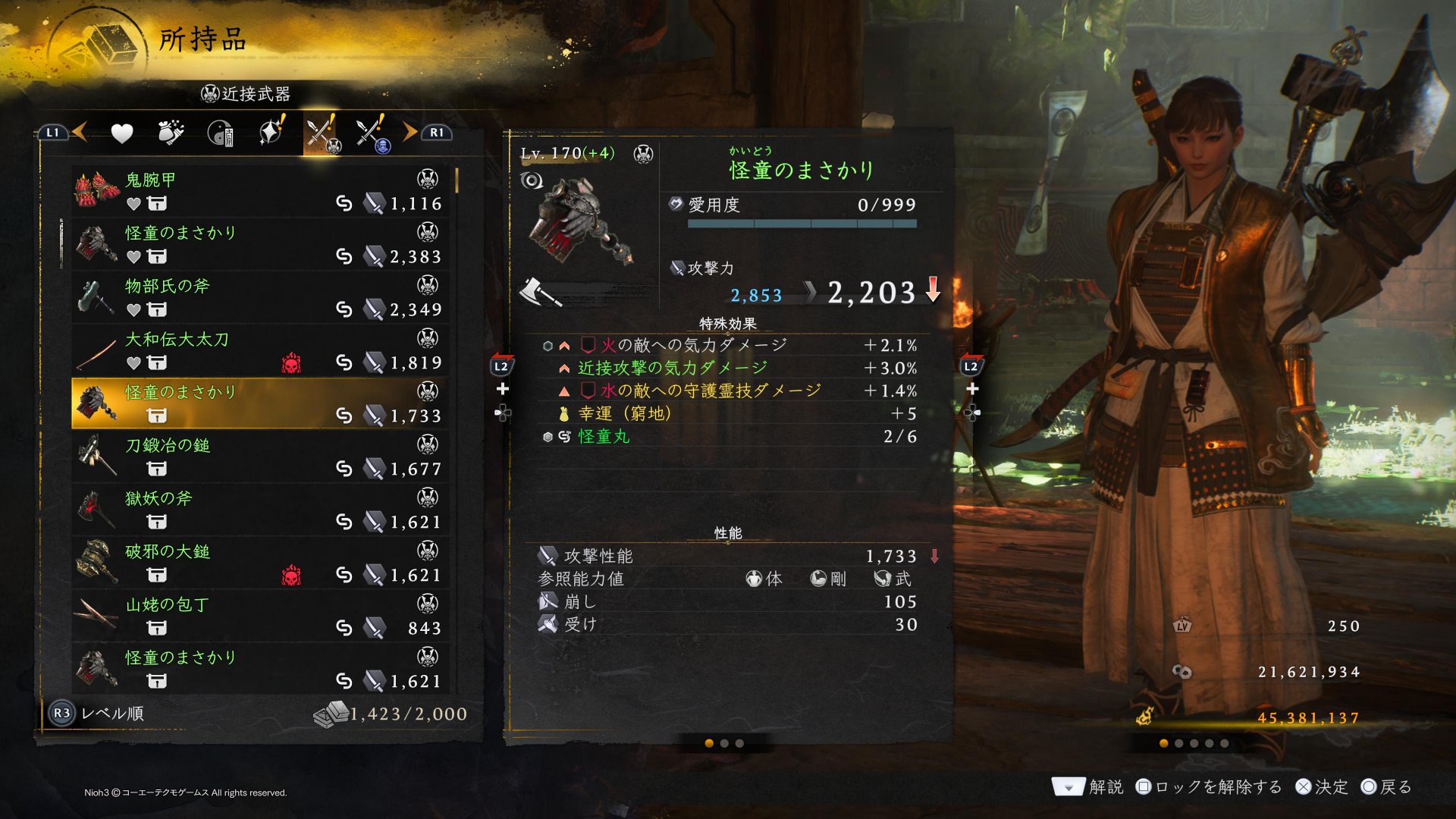Image resolution: width=1456 pixels, height=819 pixels.
Task: Open the heart favorites tab
Action: (x=121, y=134)
